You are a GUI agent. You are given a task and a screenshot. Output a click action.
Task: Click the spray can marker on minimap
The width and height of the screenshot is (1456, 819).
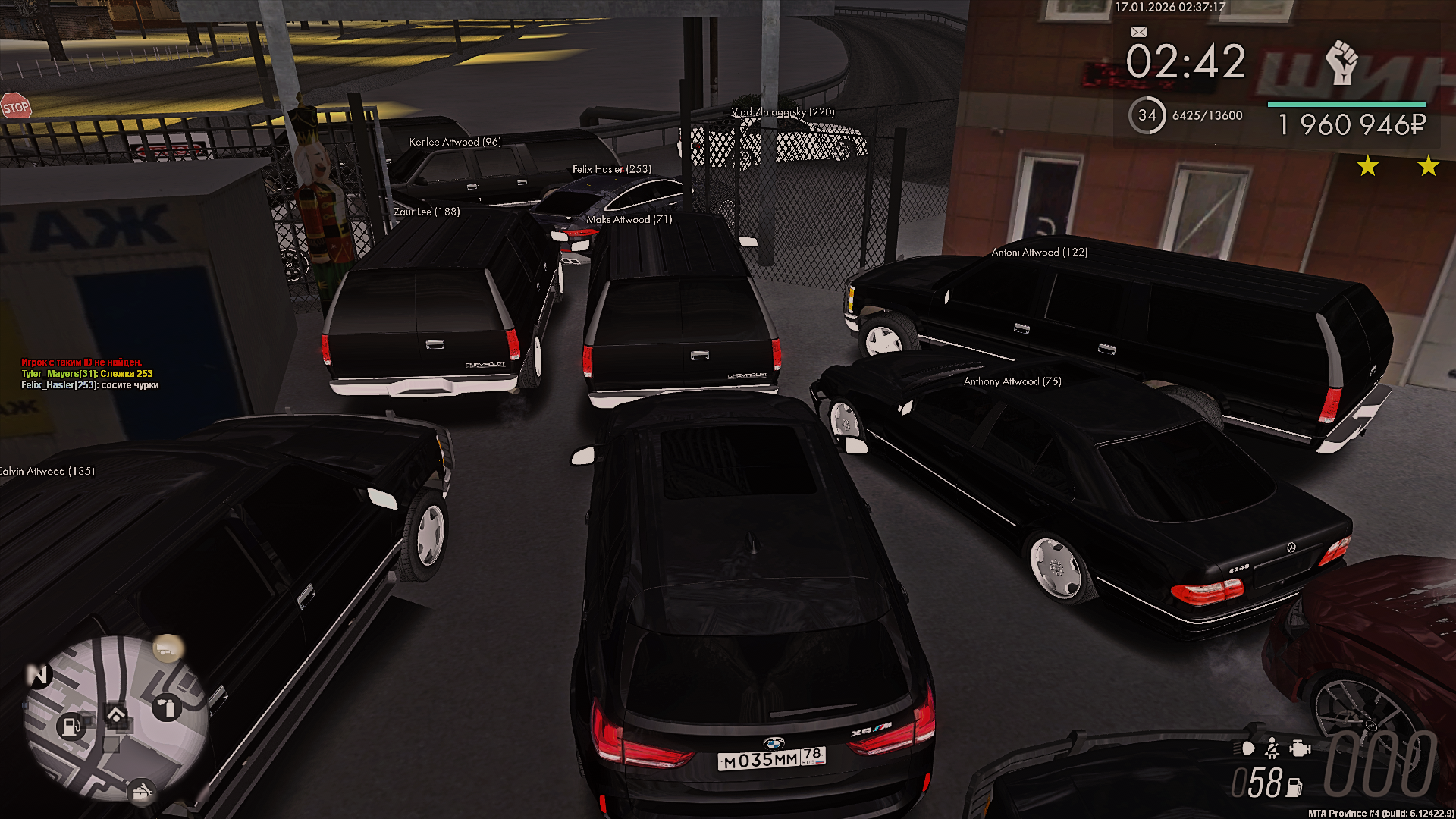click(168, 708)
